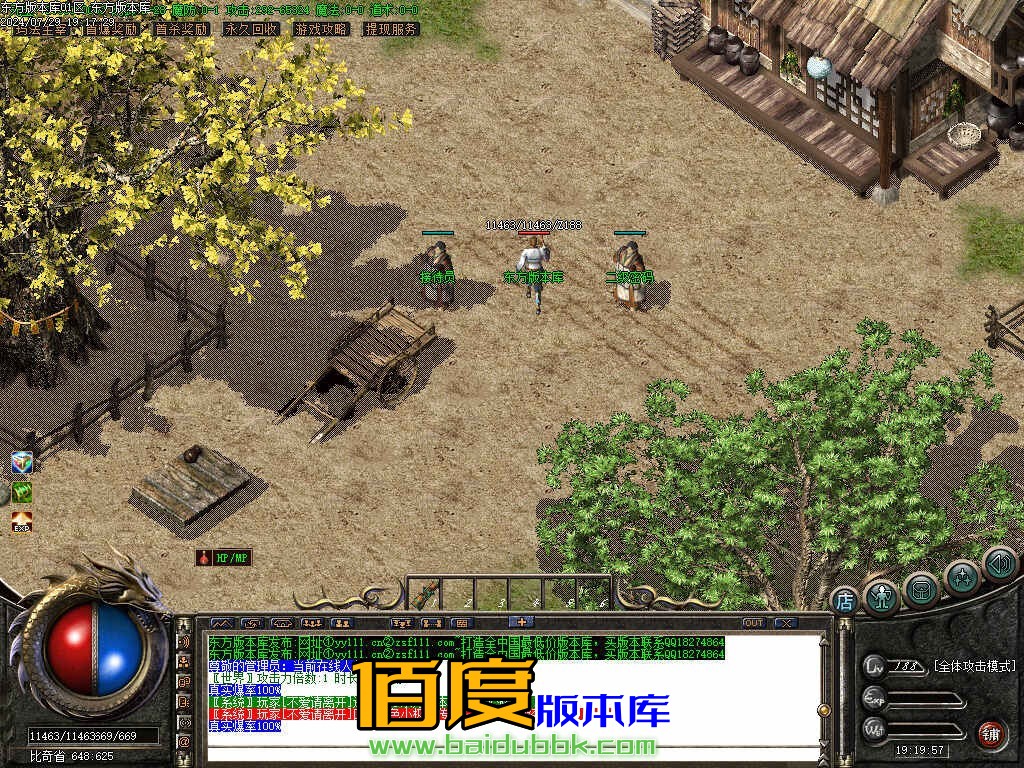1024x768 pixels.
Task: Open the red 铺 stall button
Action: coord(991,735)
